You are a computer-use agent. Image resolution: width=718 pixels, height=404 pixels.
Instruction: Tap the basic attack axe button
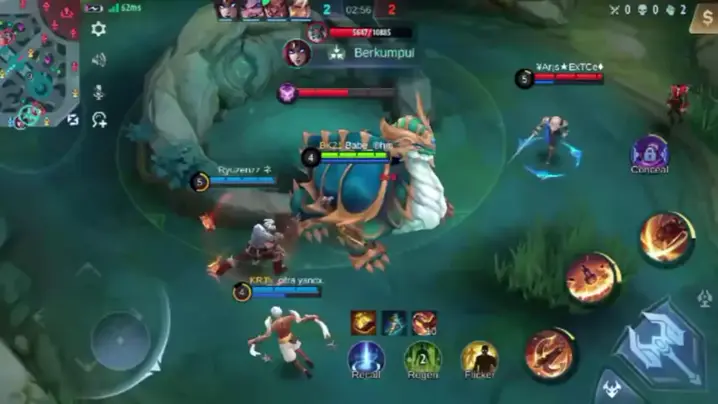[x=658, y=345]
